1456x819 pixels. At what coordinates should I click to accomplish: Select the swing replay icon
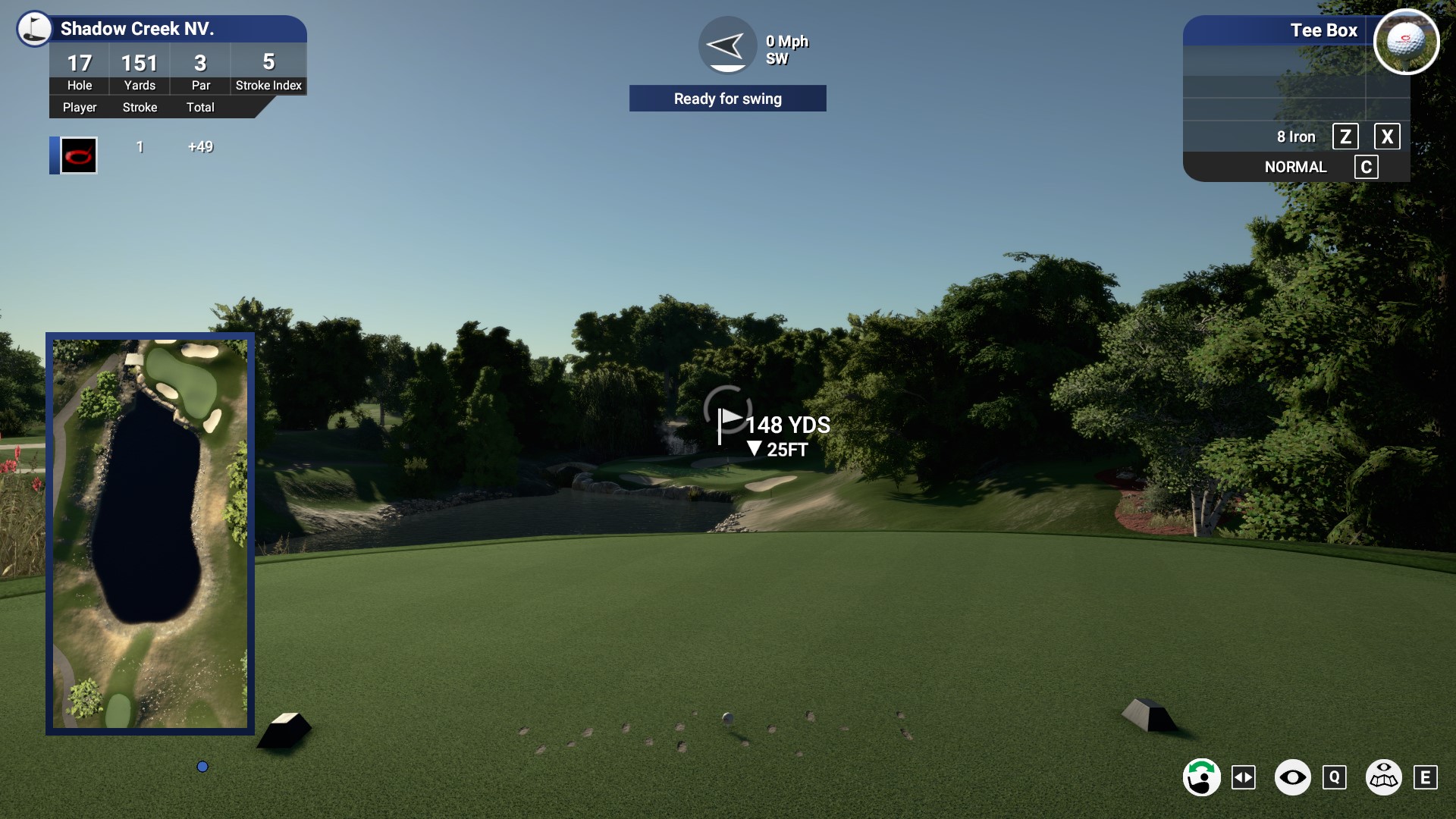[1203, 777]
